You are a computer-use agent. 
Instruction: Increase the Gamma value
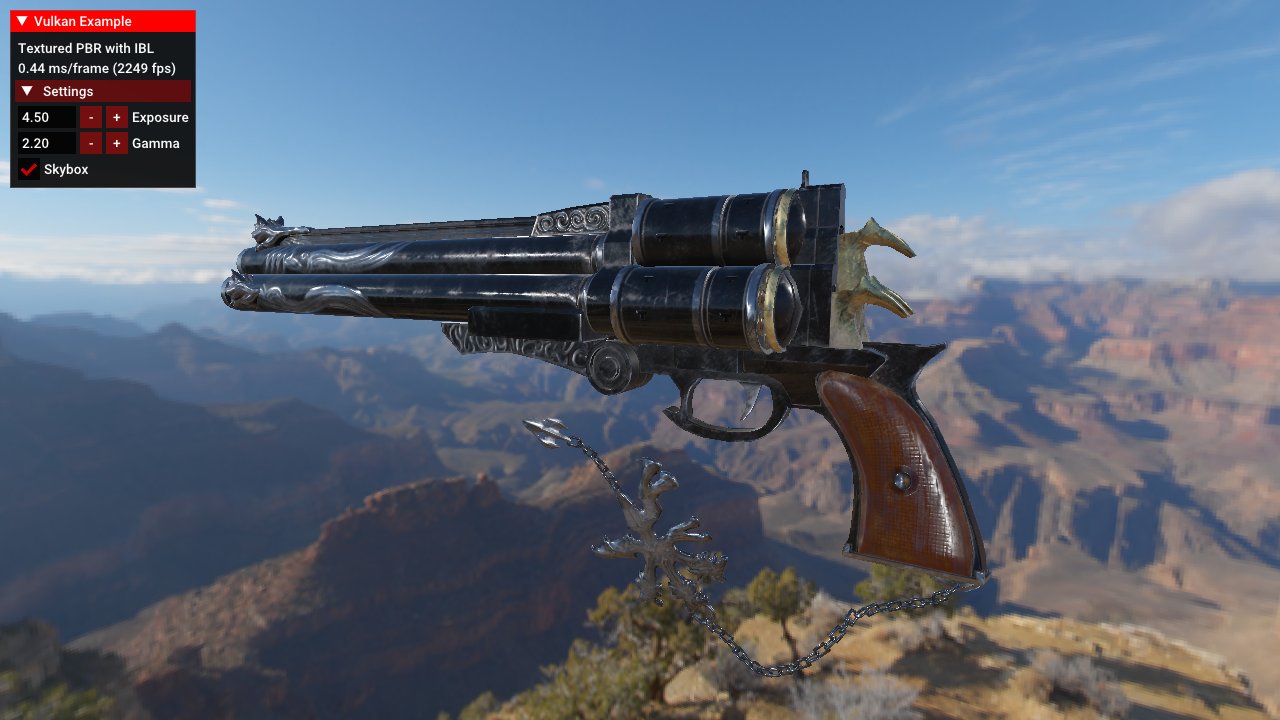pyautogui.click(x=117, y=143)
